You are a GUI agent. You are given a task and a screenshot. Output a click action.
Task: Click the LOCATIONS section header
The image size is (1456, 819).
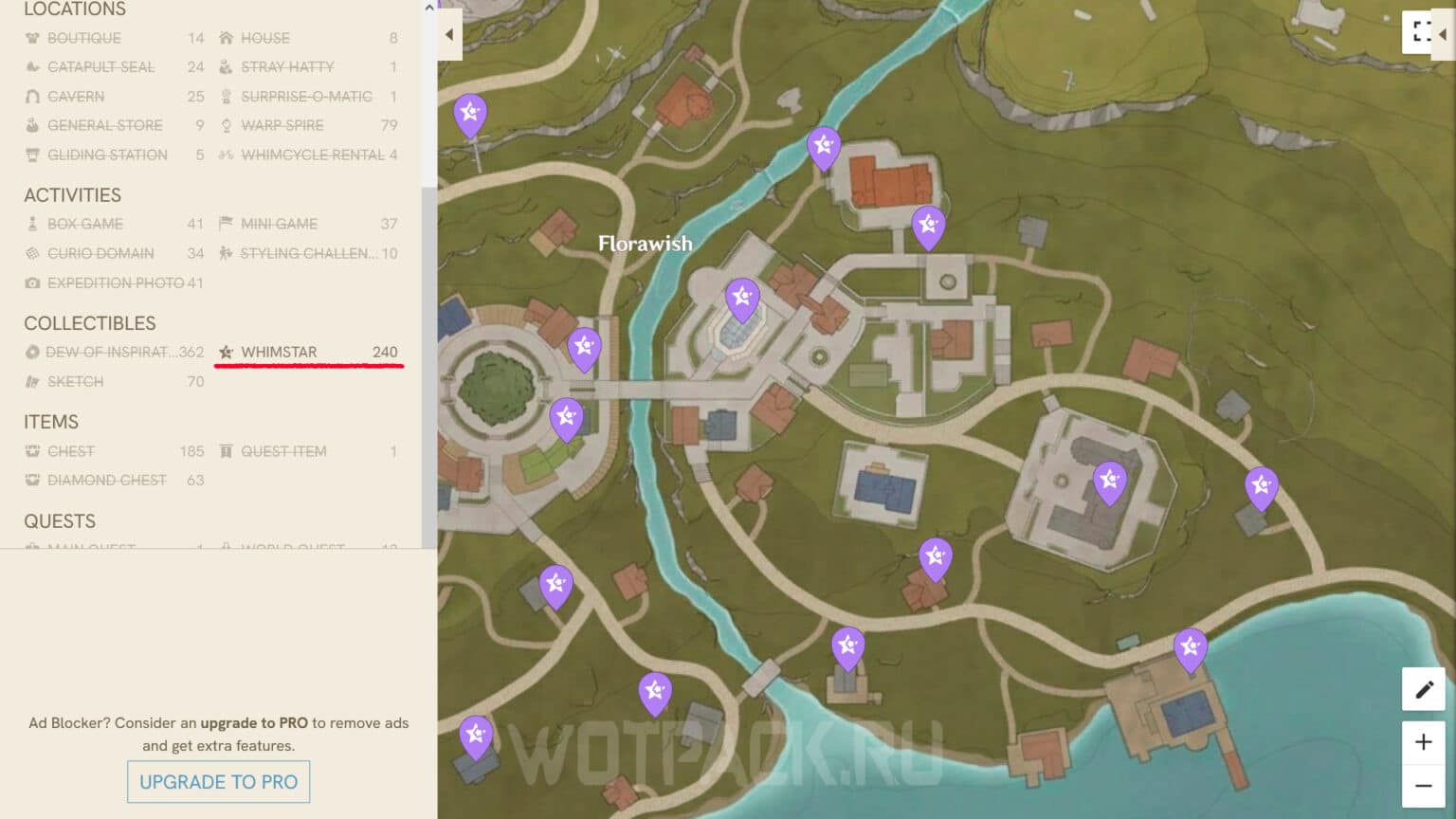click(76, 9)
